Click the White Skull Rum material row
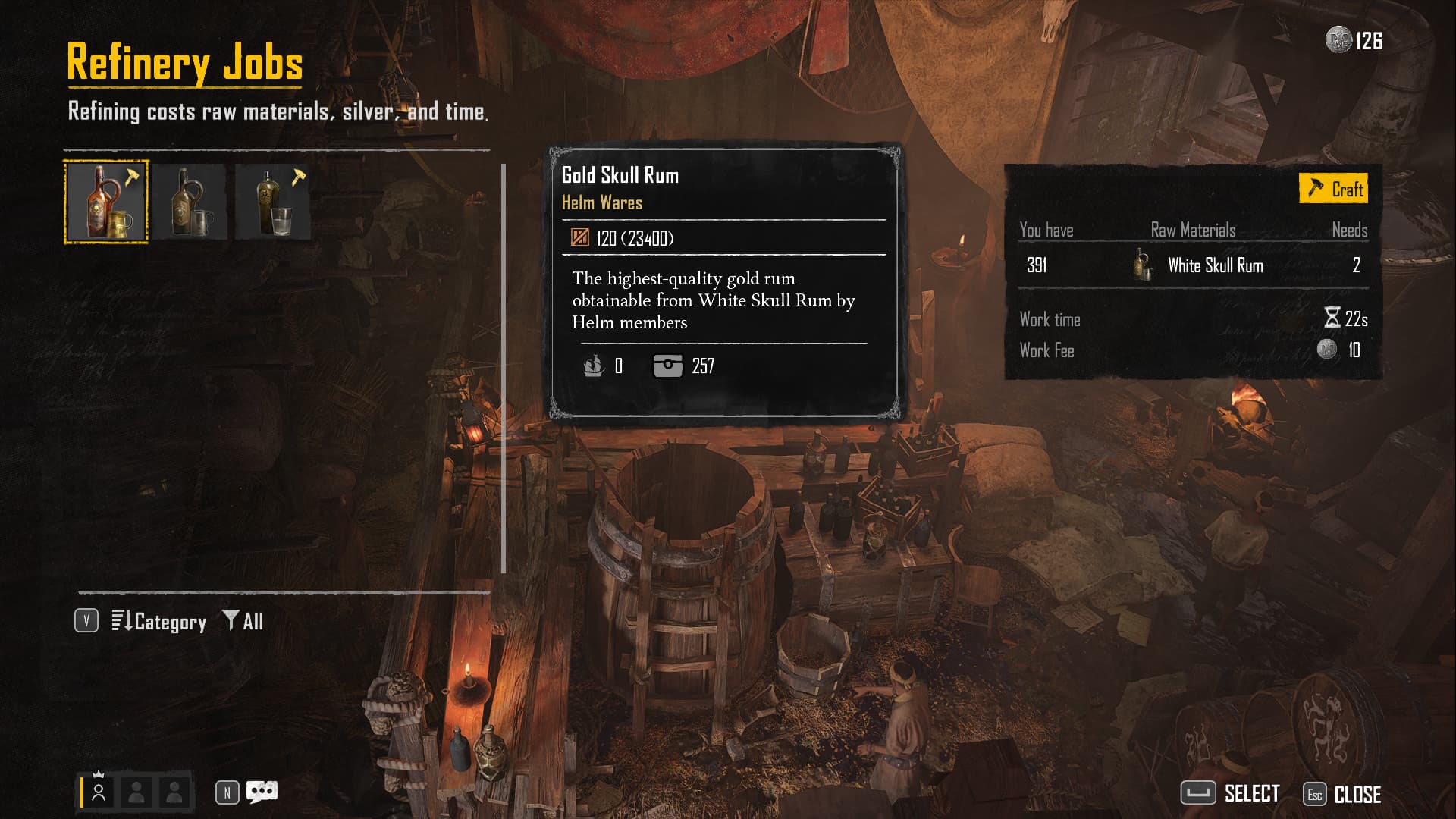The image size is (1456, 819). pos(1193,265)
